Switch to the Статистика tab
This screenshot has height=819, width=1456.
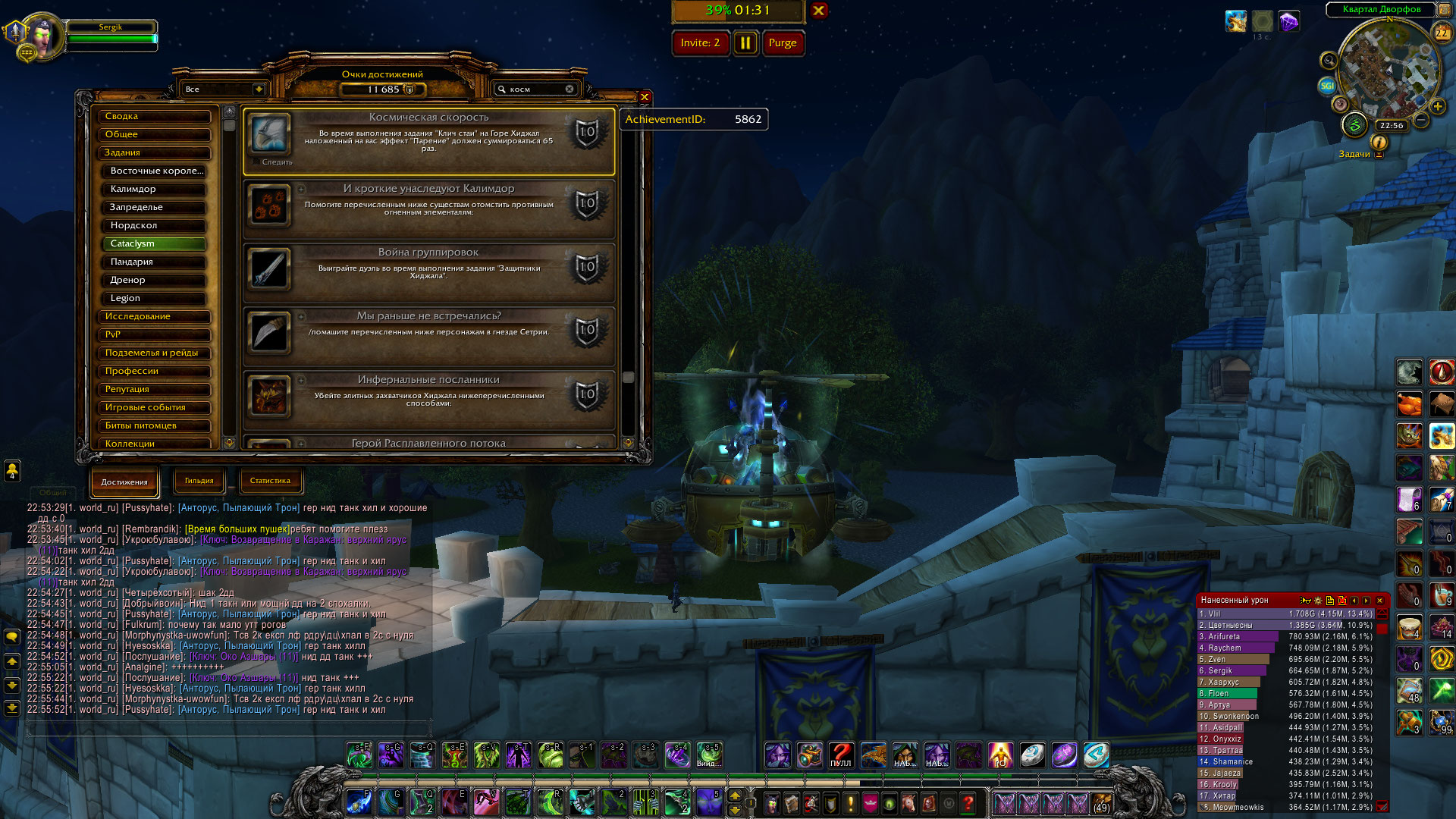[270, 481]
